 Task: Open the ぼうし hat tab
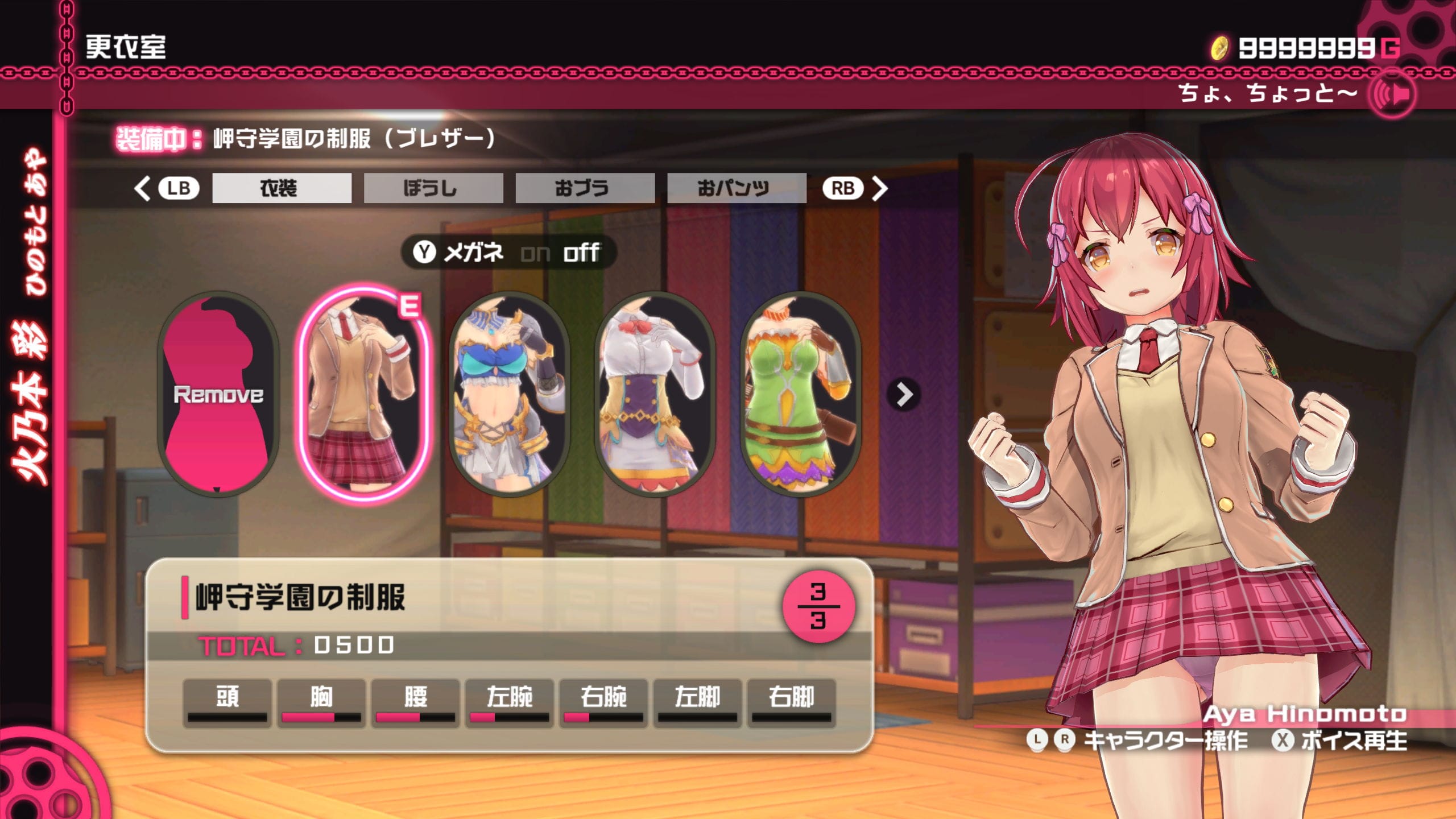pyautogui.click(x=433, y=188)
